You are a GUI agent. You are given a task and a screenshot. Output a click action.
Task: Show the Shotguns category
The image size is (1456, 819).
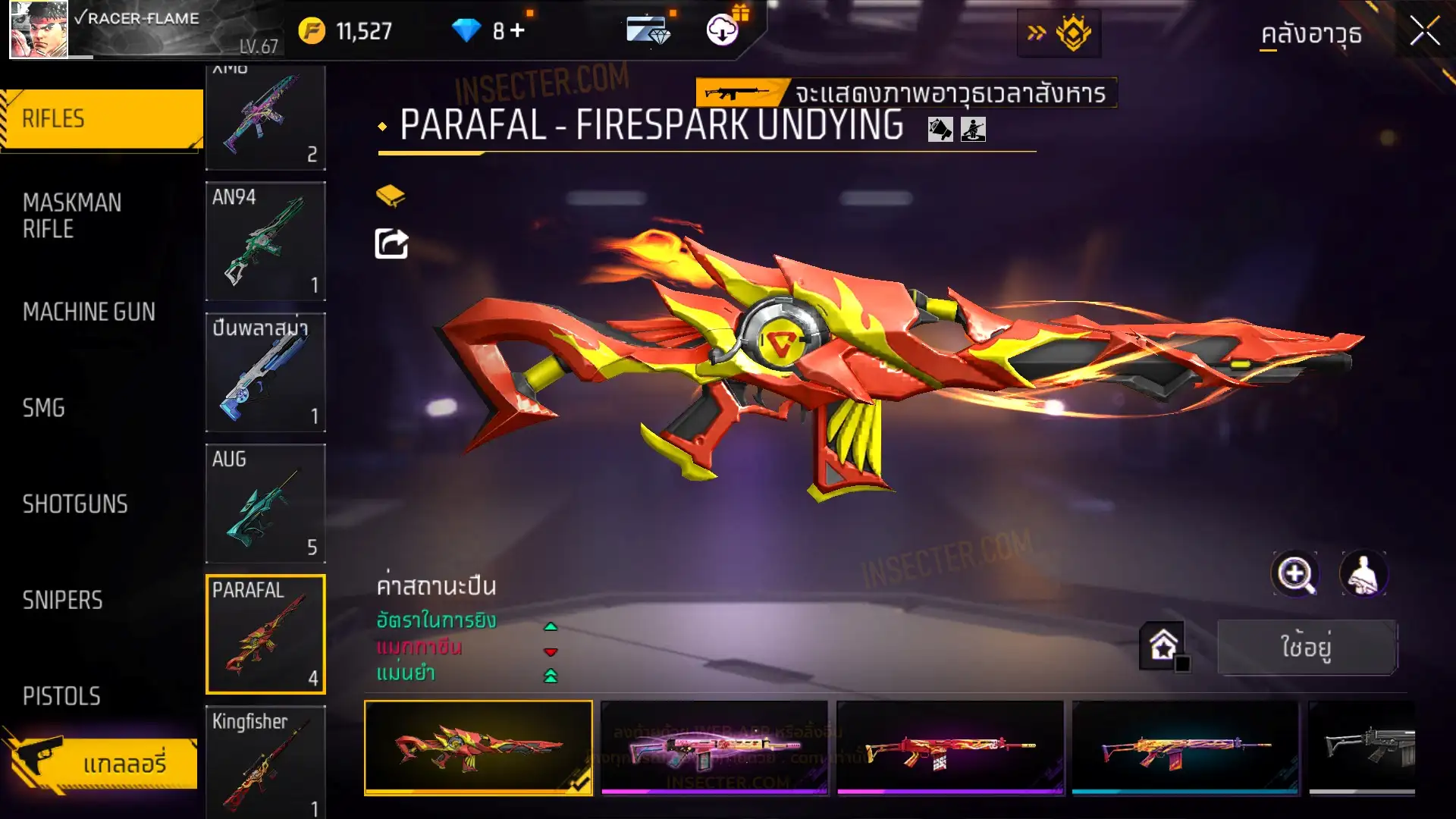point(75,504)
